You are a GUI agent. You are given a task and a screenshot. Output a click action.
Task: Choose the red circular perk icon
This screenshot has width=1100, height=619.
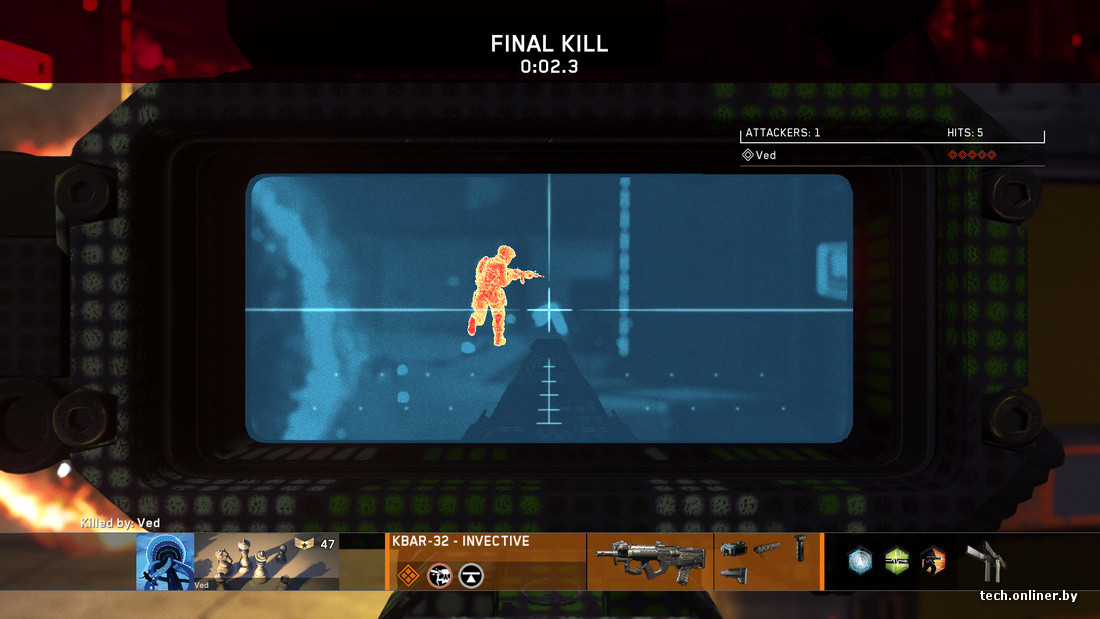point(439,575)
